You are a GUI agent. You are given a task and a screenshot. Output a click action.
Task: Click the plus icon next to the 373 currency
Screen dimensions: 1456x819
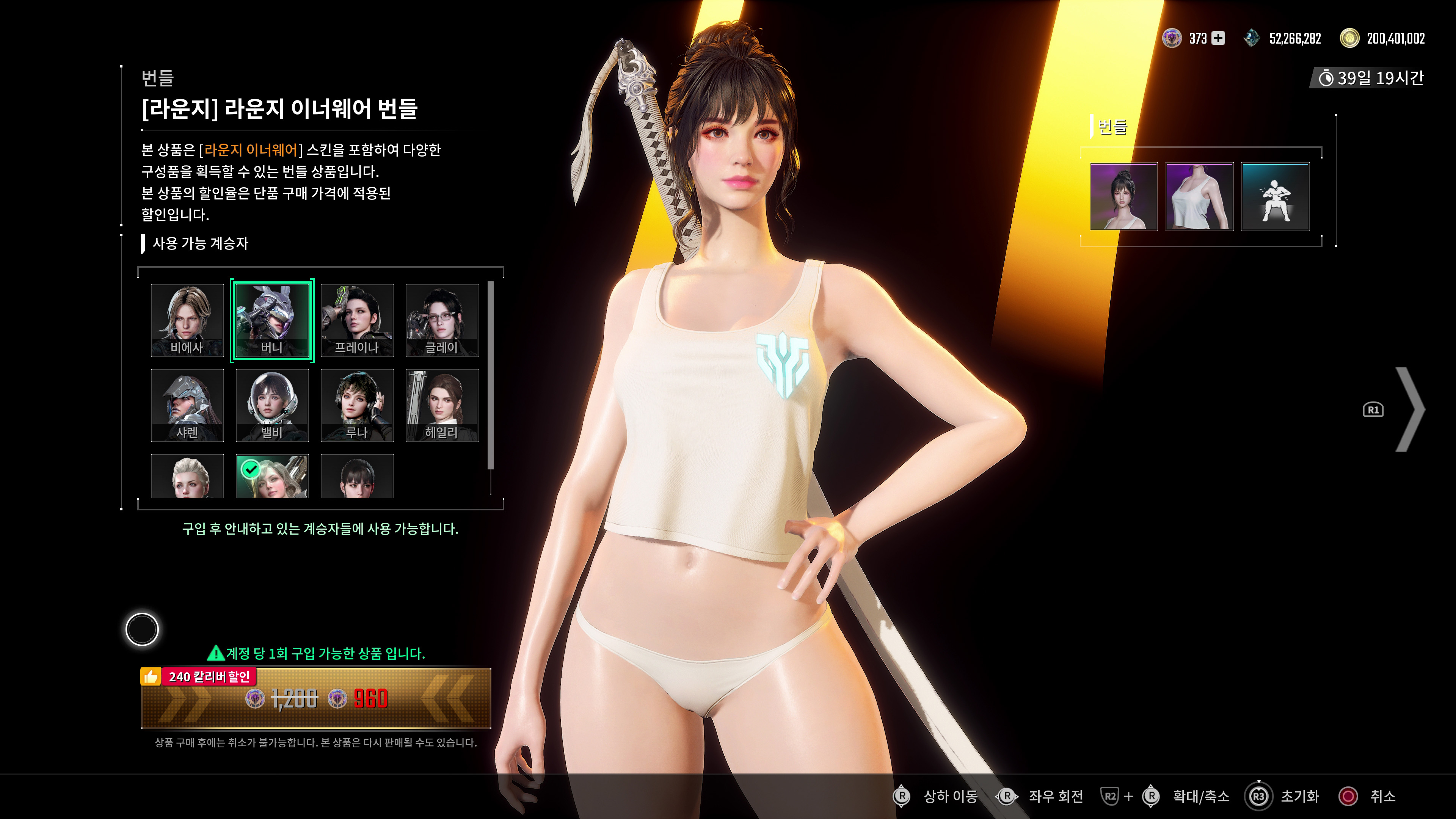(1219, 39)
